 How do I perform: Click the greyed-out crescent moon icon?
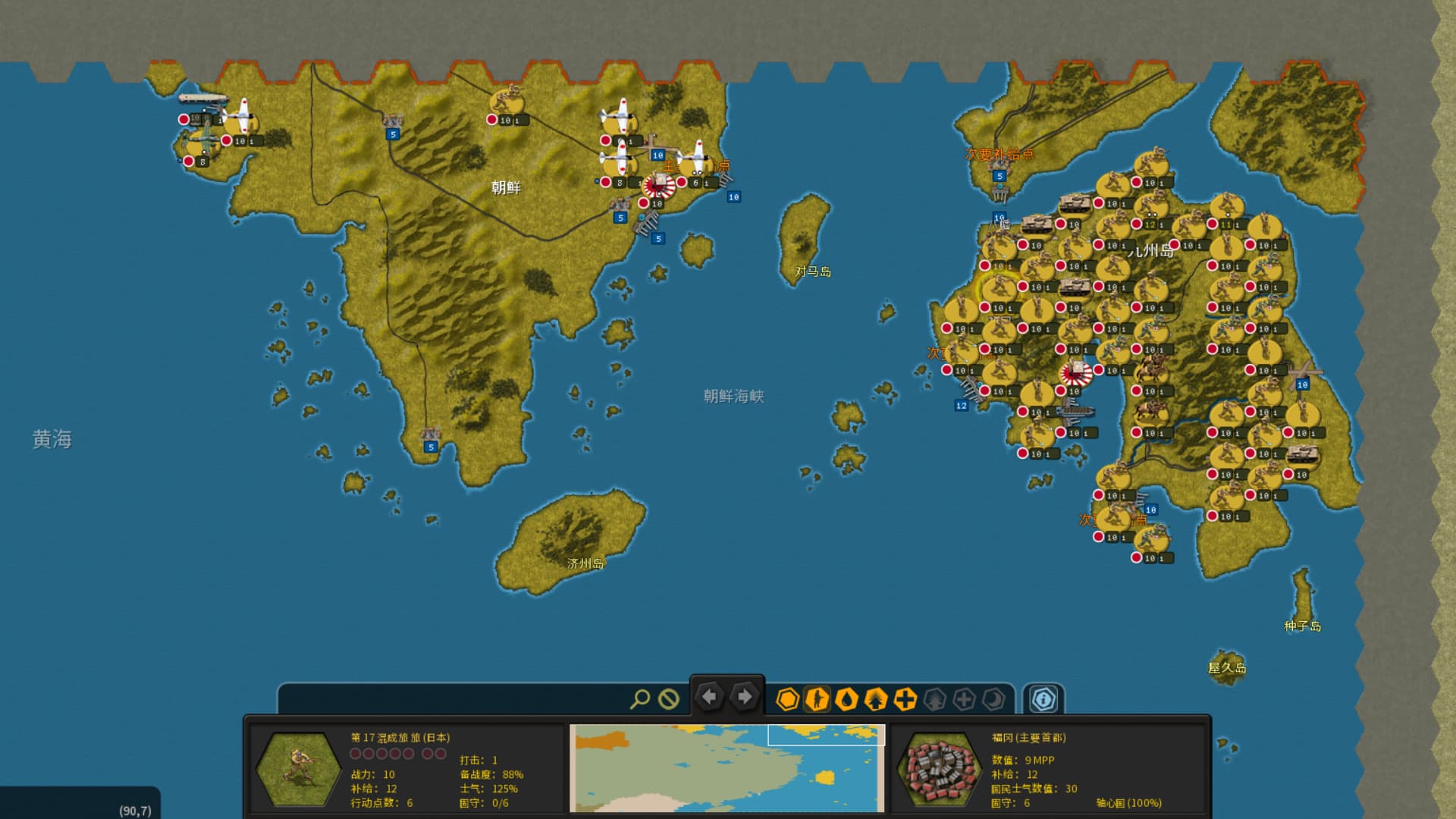993,699
